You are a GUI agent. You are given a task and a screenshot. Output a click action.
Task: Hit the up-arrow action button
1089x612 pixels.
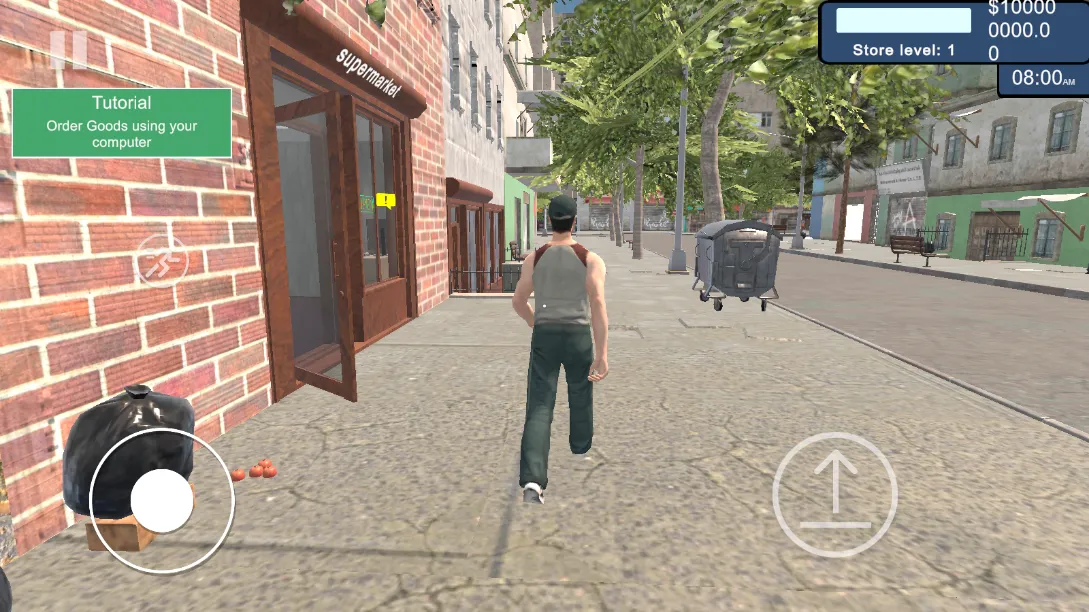(835, 494)
